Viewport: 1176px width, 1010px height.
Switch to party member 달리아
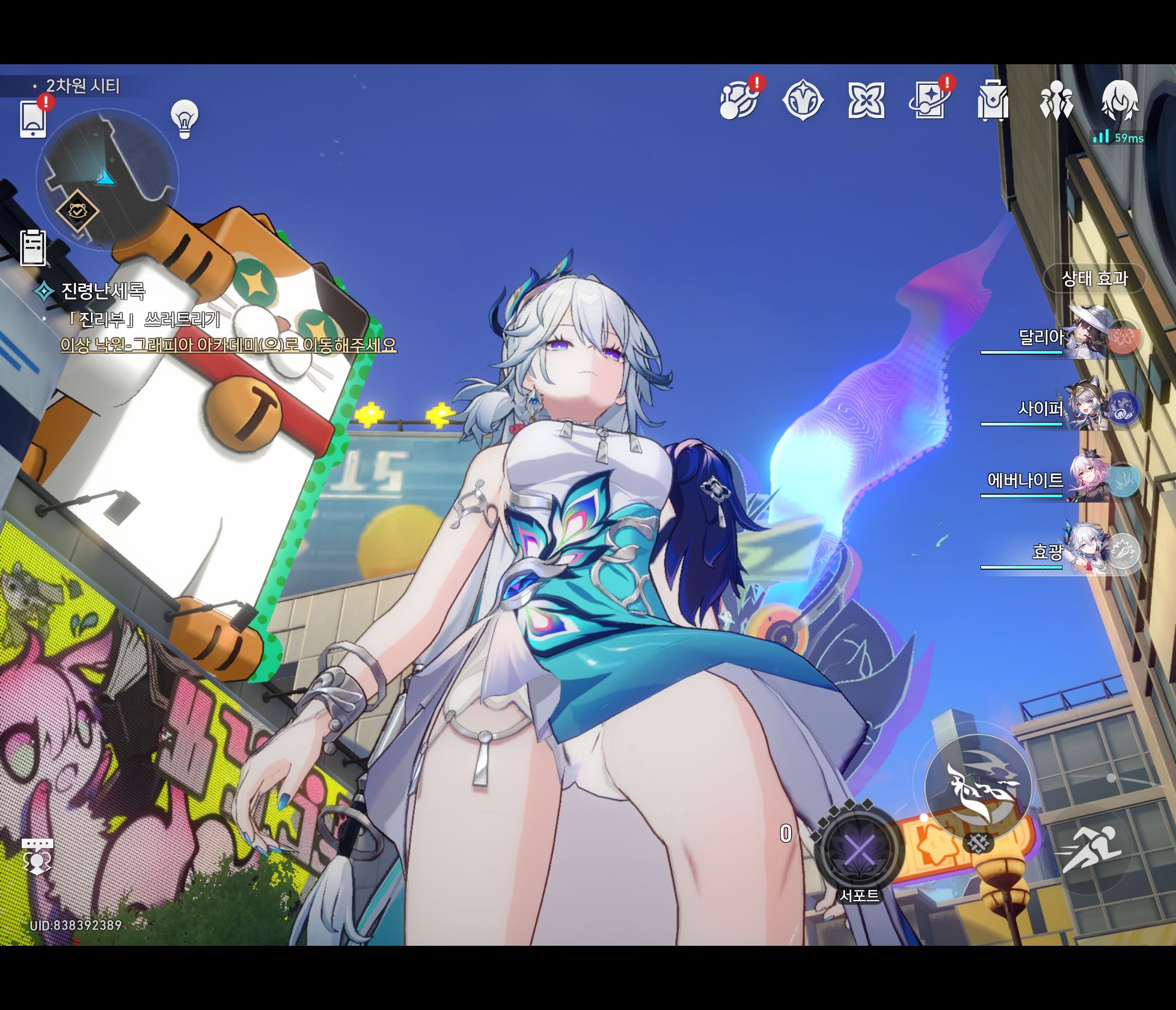(x=1087, y=337)
